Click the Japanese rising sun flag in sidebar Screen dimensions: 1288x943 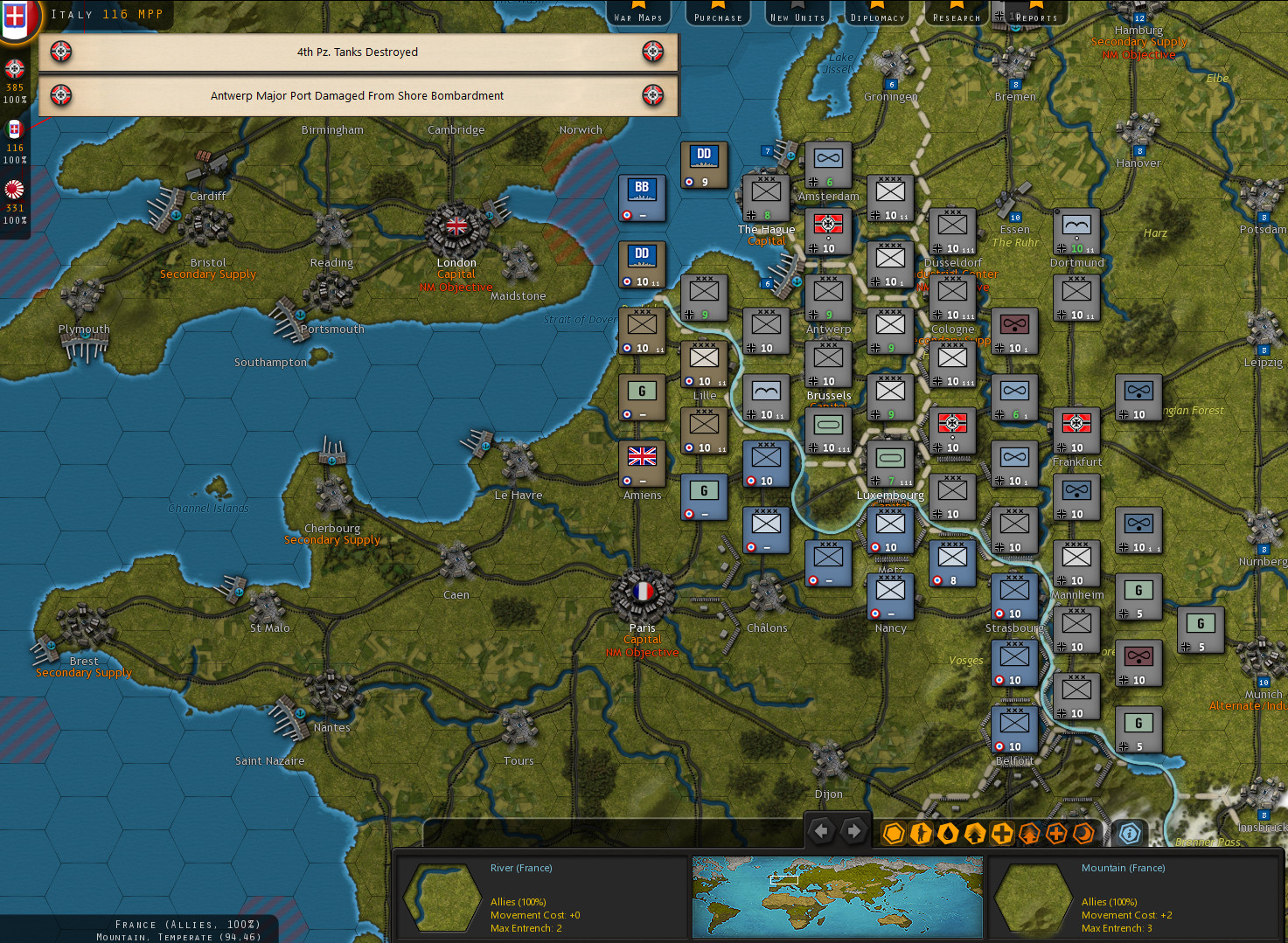[x=14, y=189]
